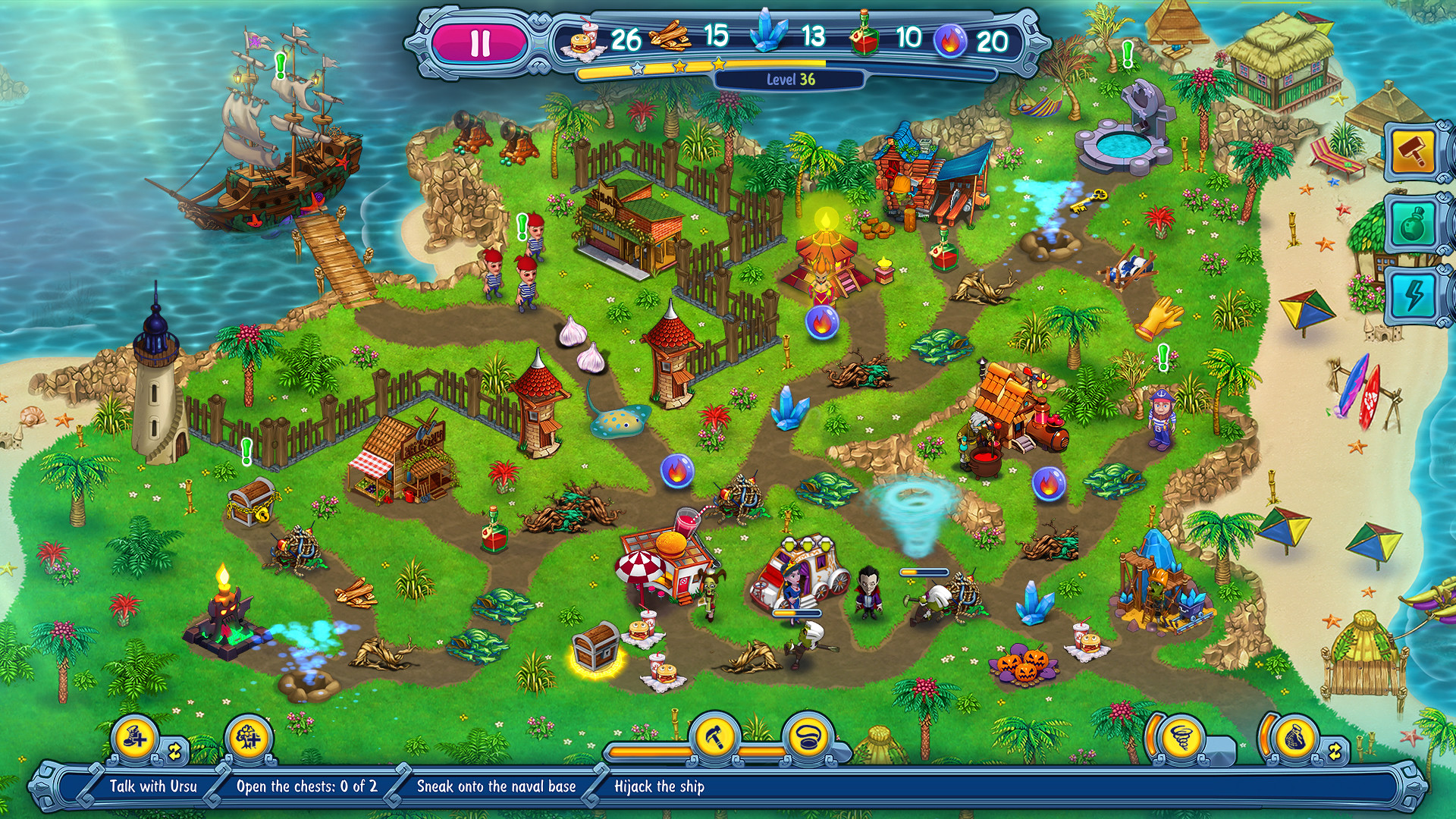Use the green potion flask bonus
This screenshot has height=819, width=1456.
[x=1412, y=224]
